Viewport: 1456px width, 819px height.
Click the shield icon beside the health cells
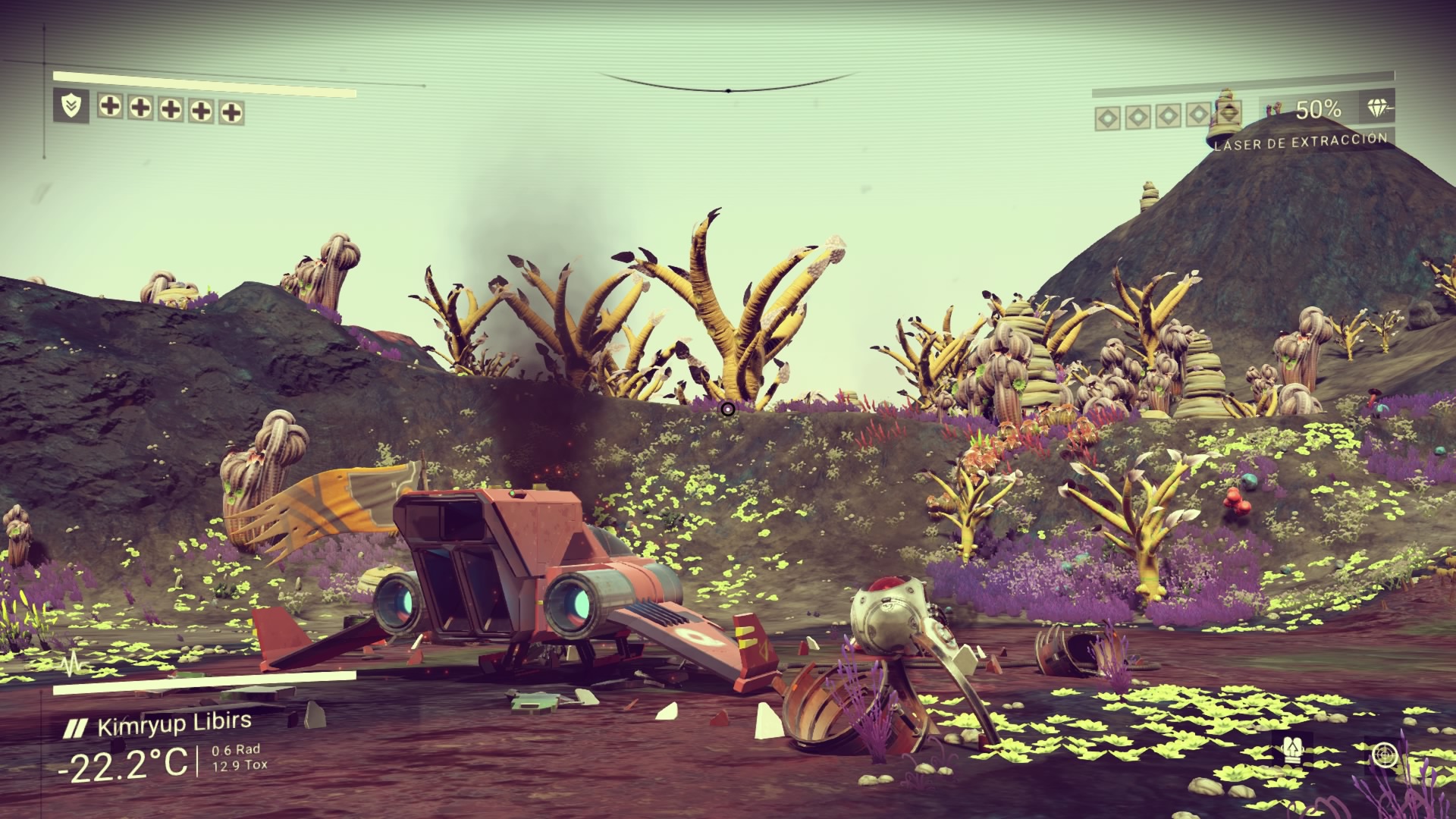pyautogui.click(x=71, y=106)
